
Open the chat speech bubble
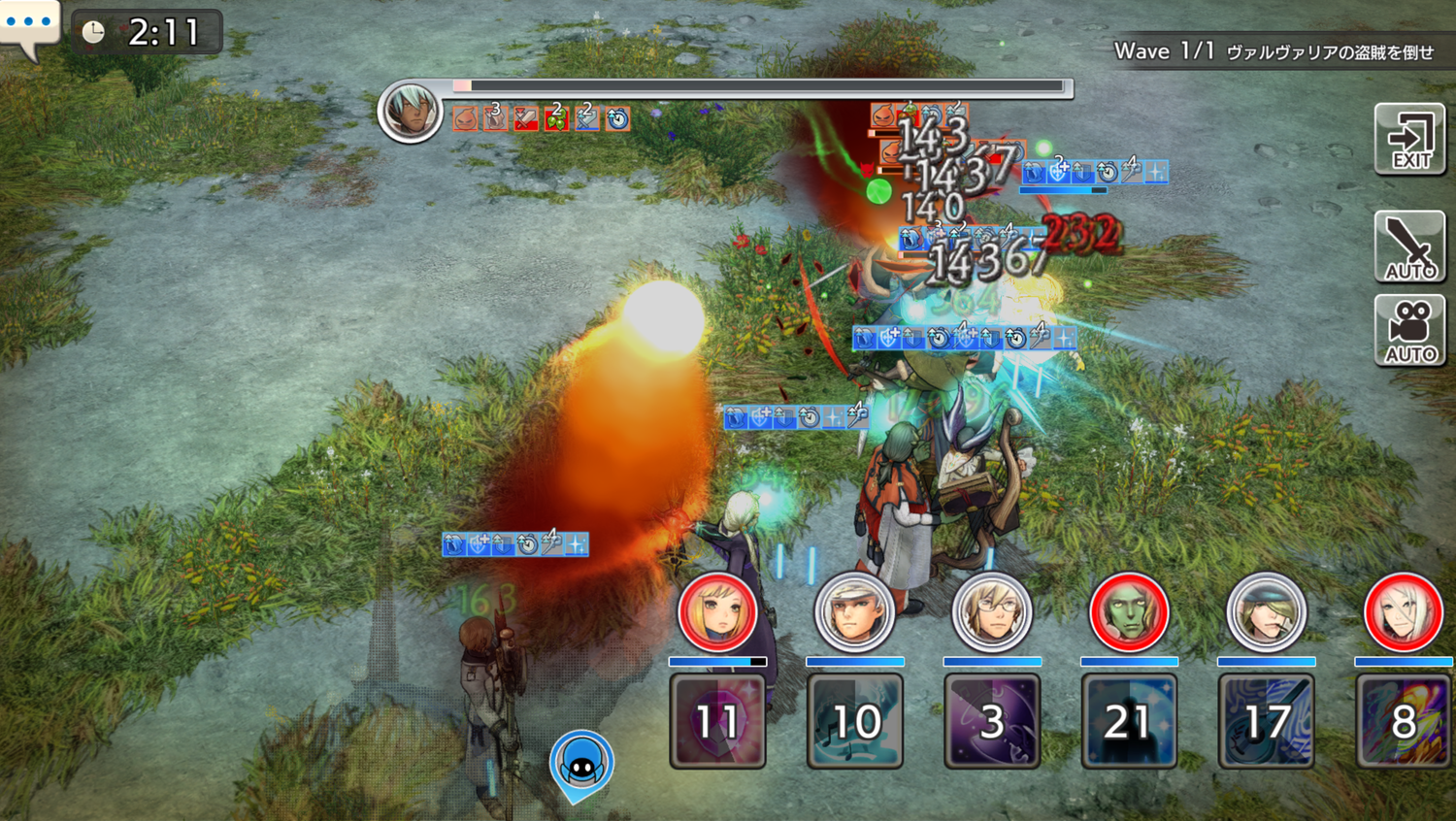(29, 25)
